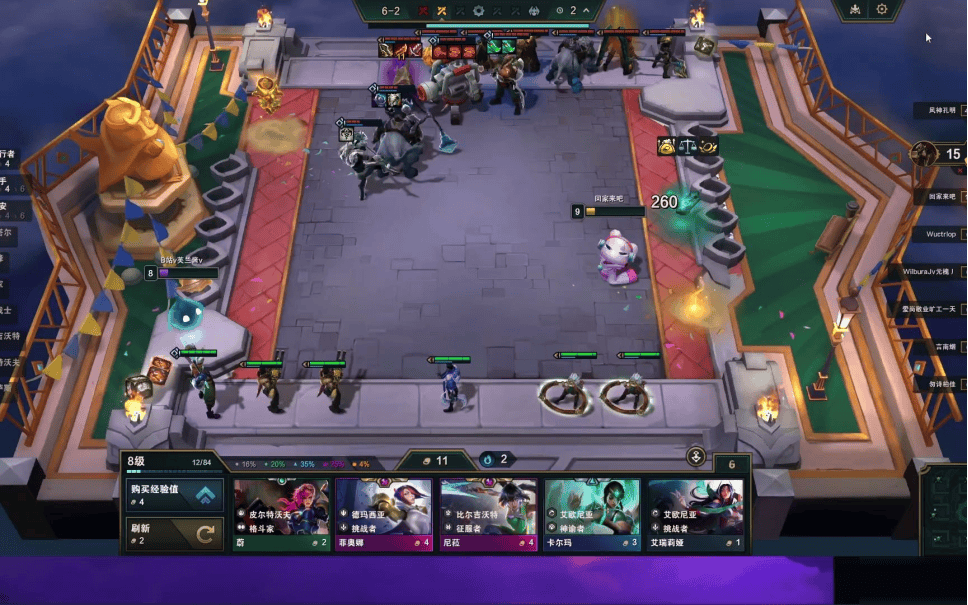Click the win streak counter icon
The width and height of the screenshot is (968, 605).
[489, 460]
